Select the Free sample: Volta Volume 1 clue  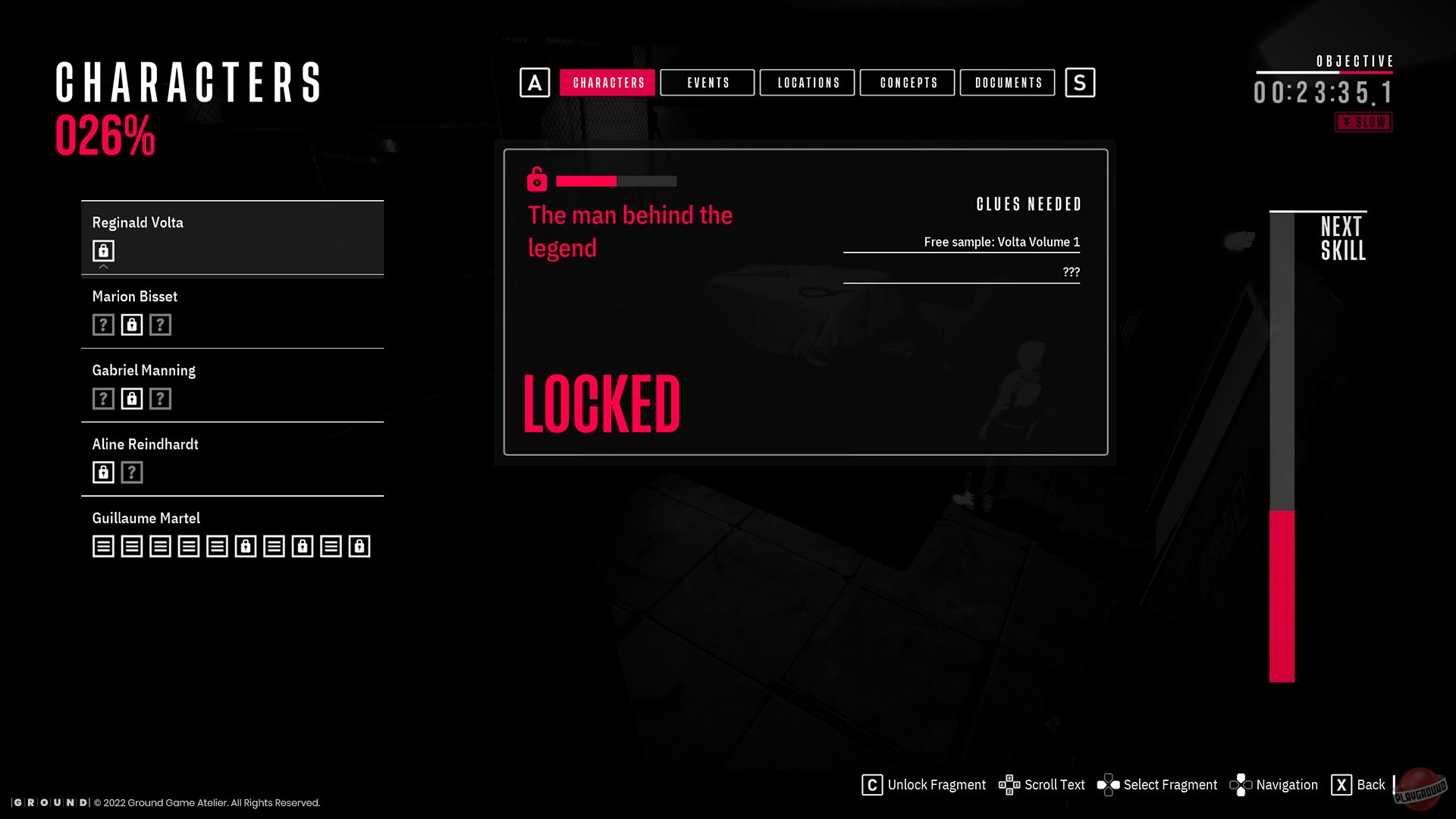[x=1002, y=243]
